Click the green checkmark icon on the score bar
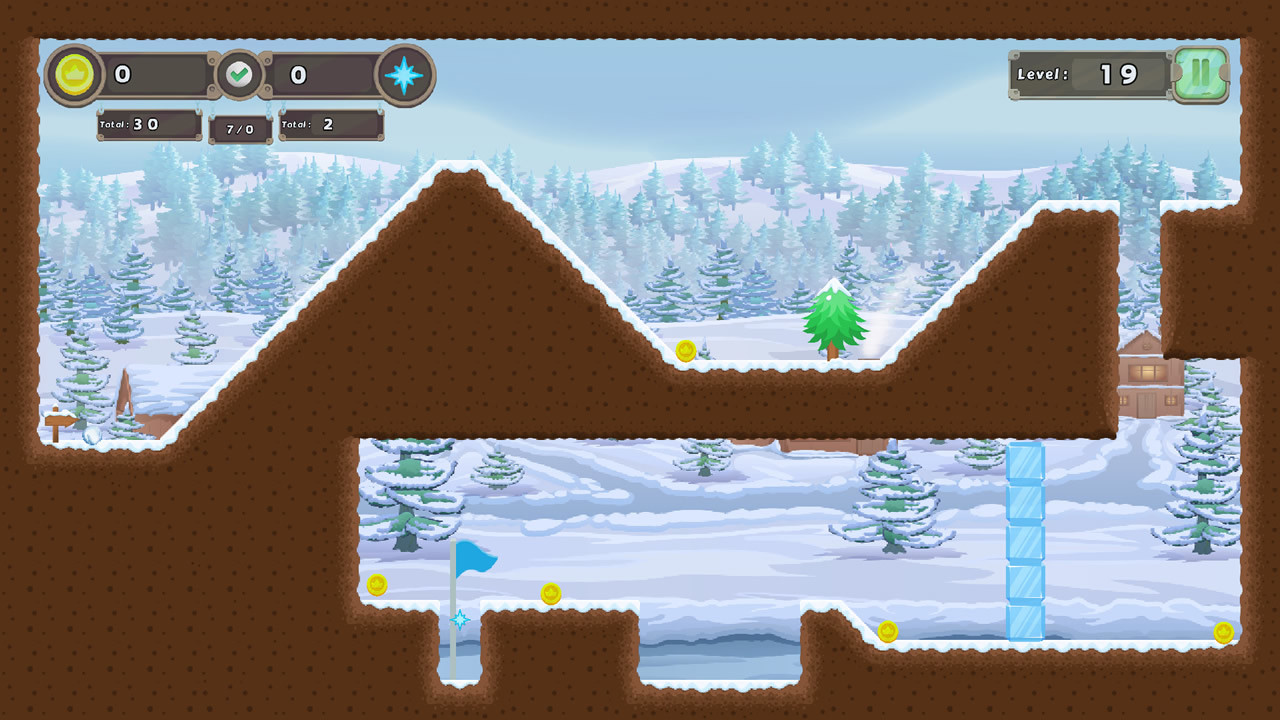Screen dimensions: 1280x720 (x=239, y=73)
